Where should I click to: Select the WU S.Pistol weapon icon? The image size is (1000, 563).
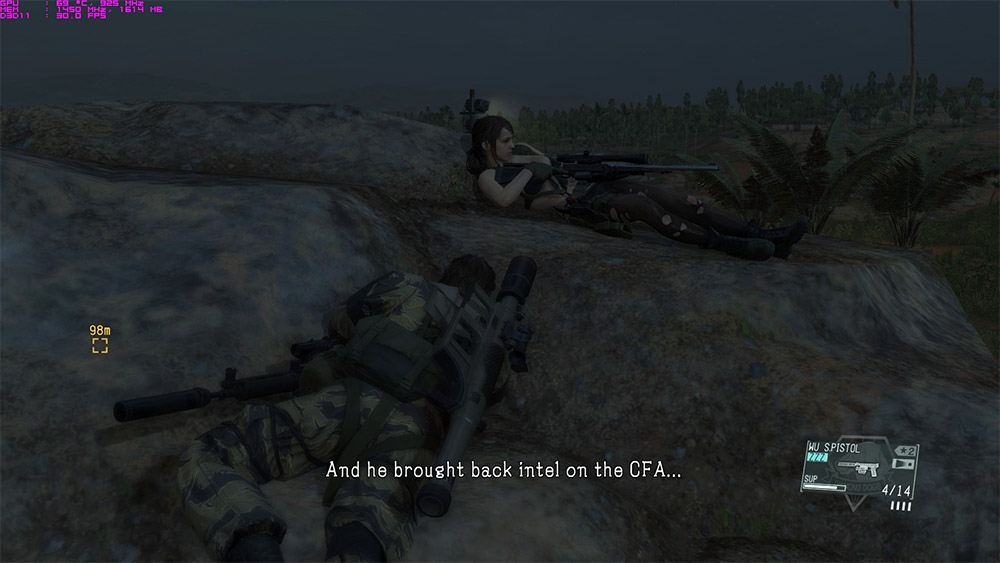click(x=859, y=466)
